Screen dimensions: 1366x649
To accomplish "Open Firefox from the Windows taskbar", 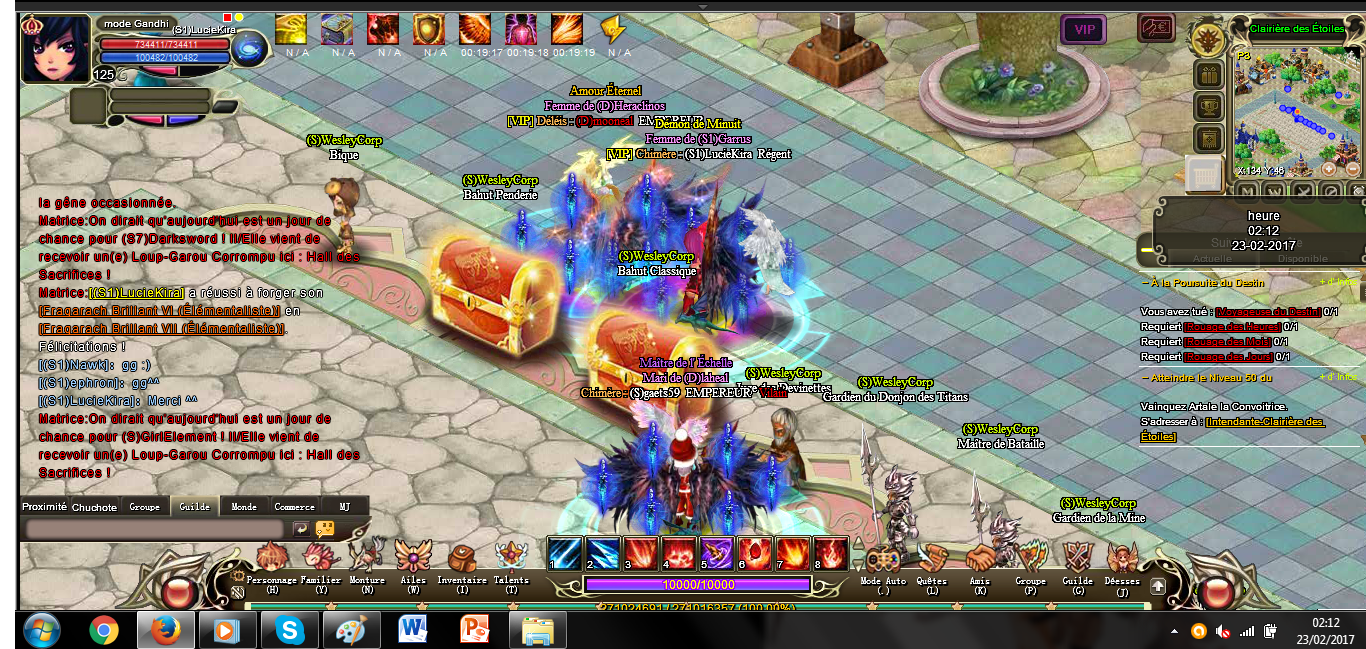I will pos(164,631).
